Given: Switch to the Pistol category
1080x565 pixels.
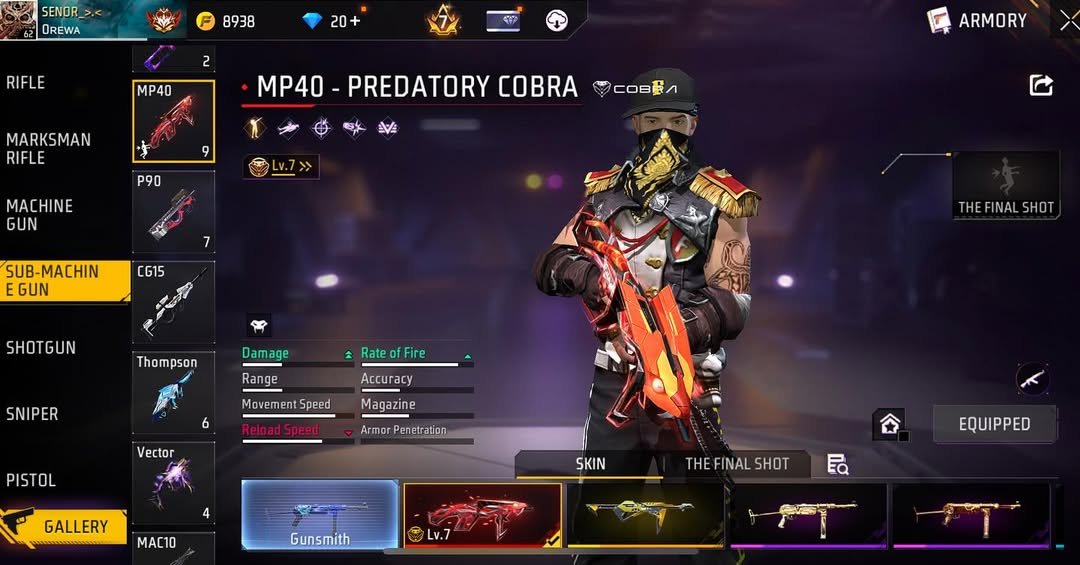Looking at the screenshot, I should pos(31,481).
